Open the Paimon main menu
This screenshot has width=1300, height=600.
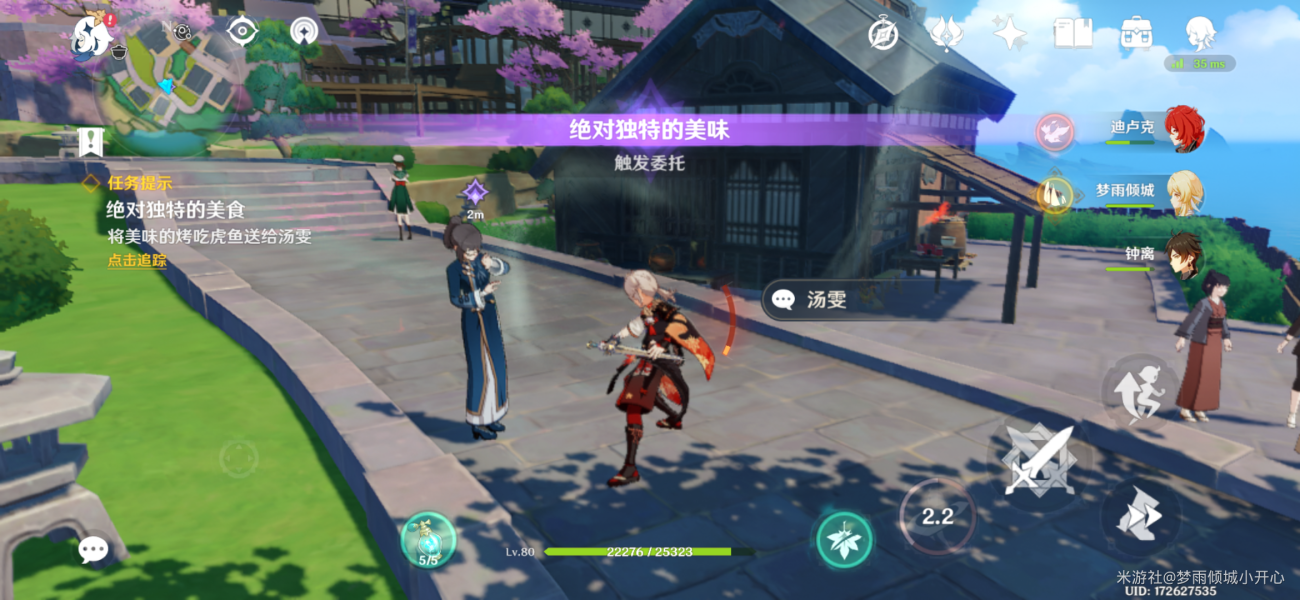pyautogui.click(x=90, y=37)
